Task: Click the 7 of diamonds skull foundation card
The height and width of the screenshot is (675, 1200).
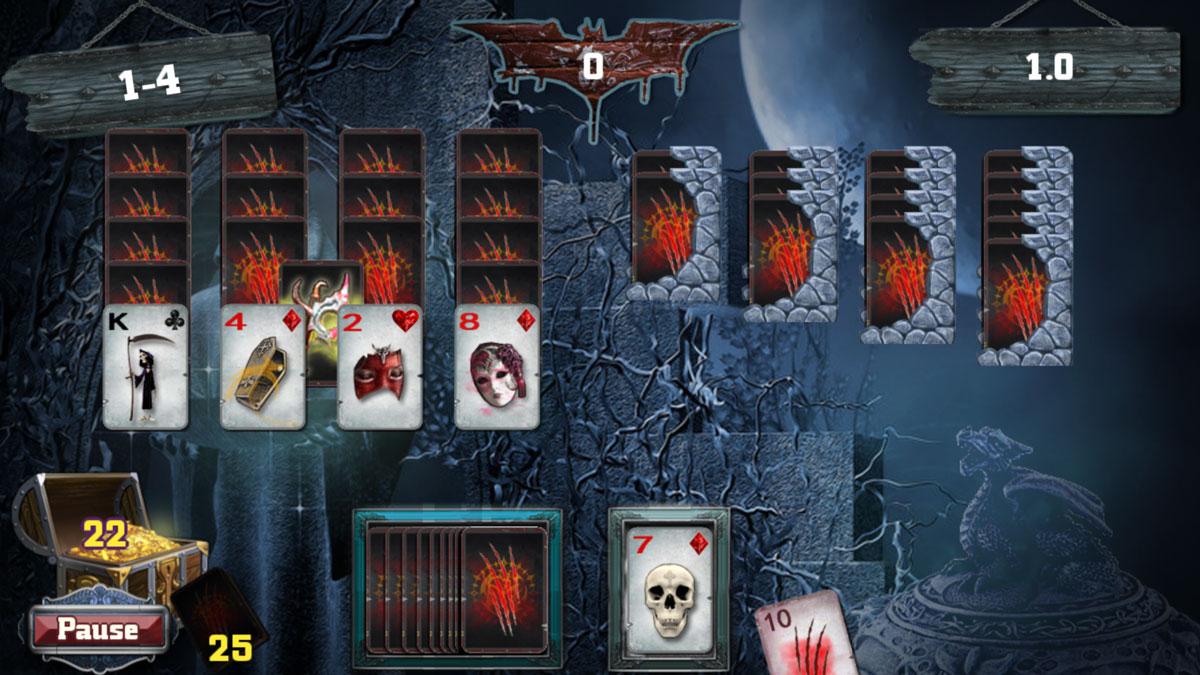Action: (669, 589)
